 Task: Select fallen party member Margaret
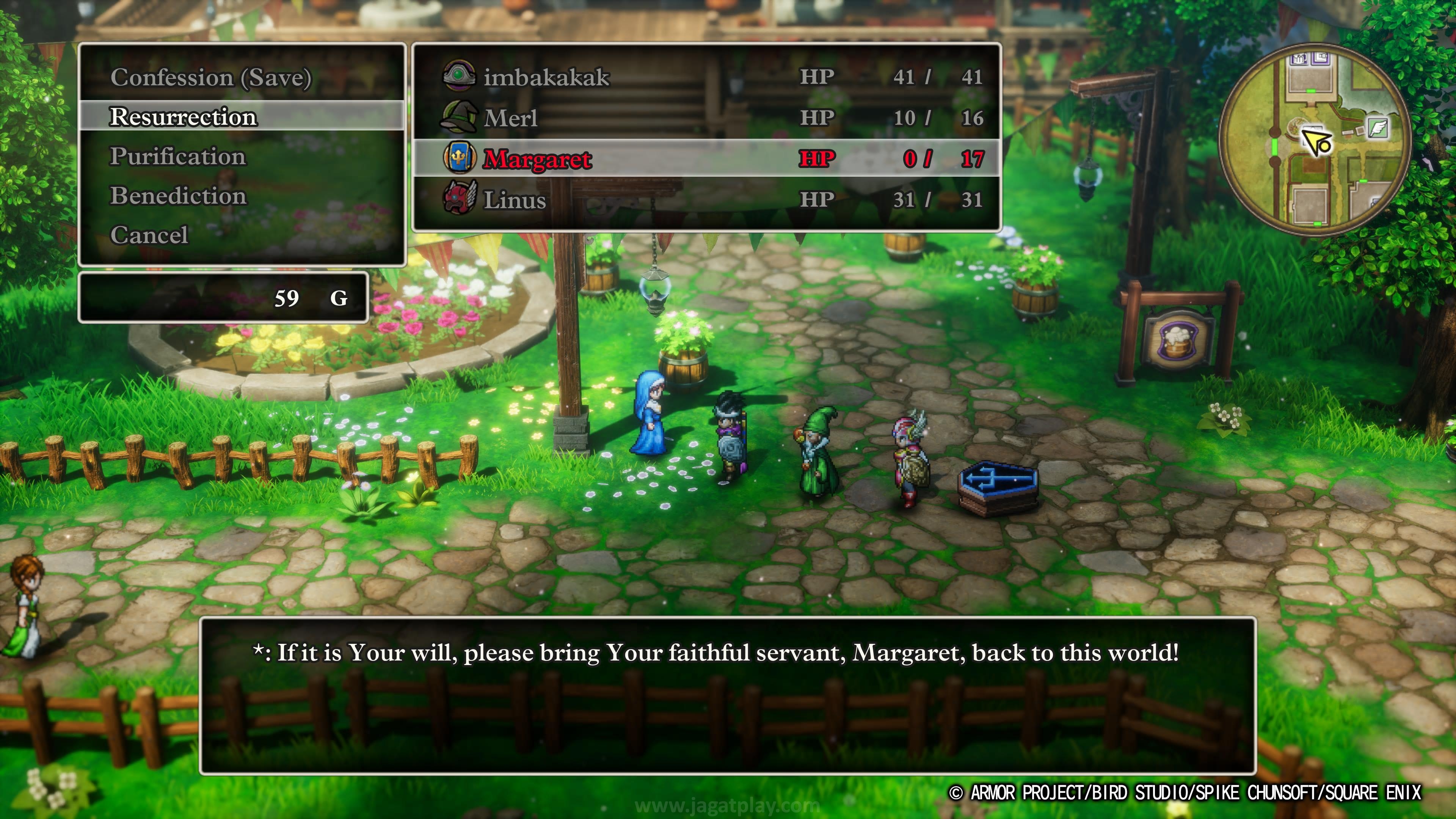[537, 159]
